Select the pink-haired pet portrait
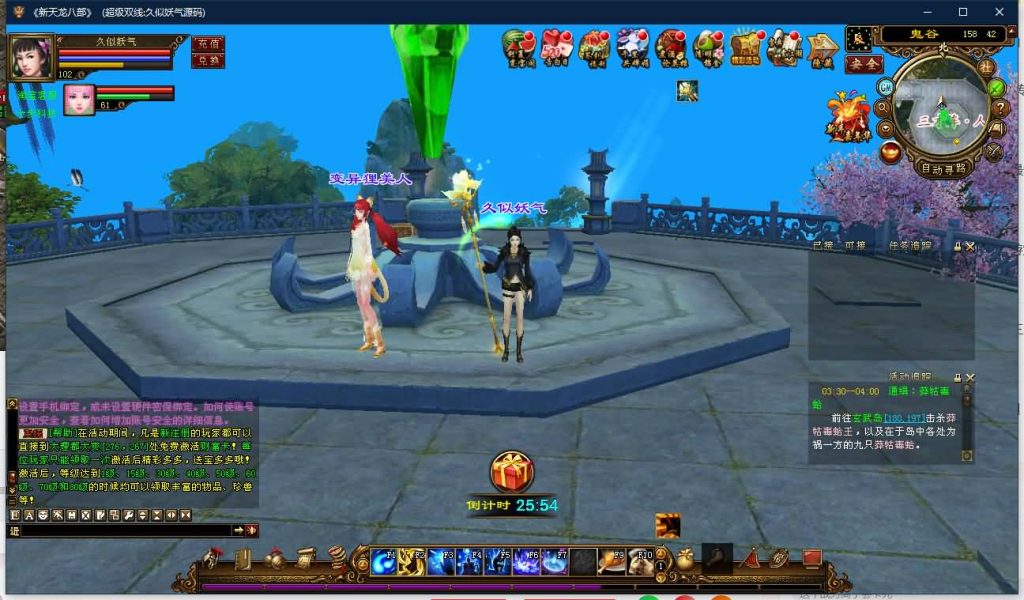This screenshot has width=1024, height=600. coord(79,99)
